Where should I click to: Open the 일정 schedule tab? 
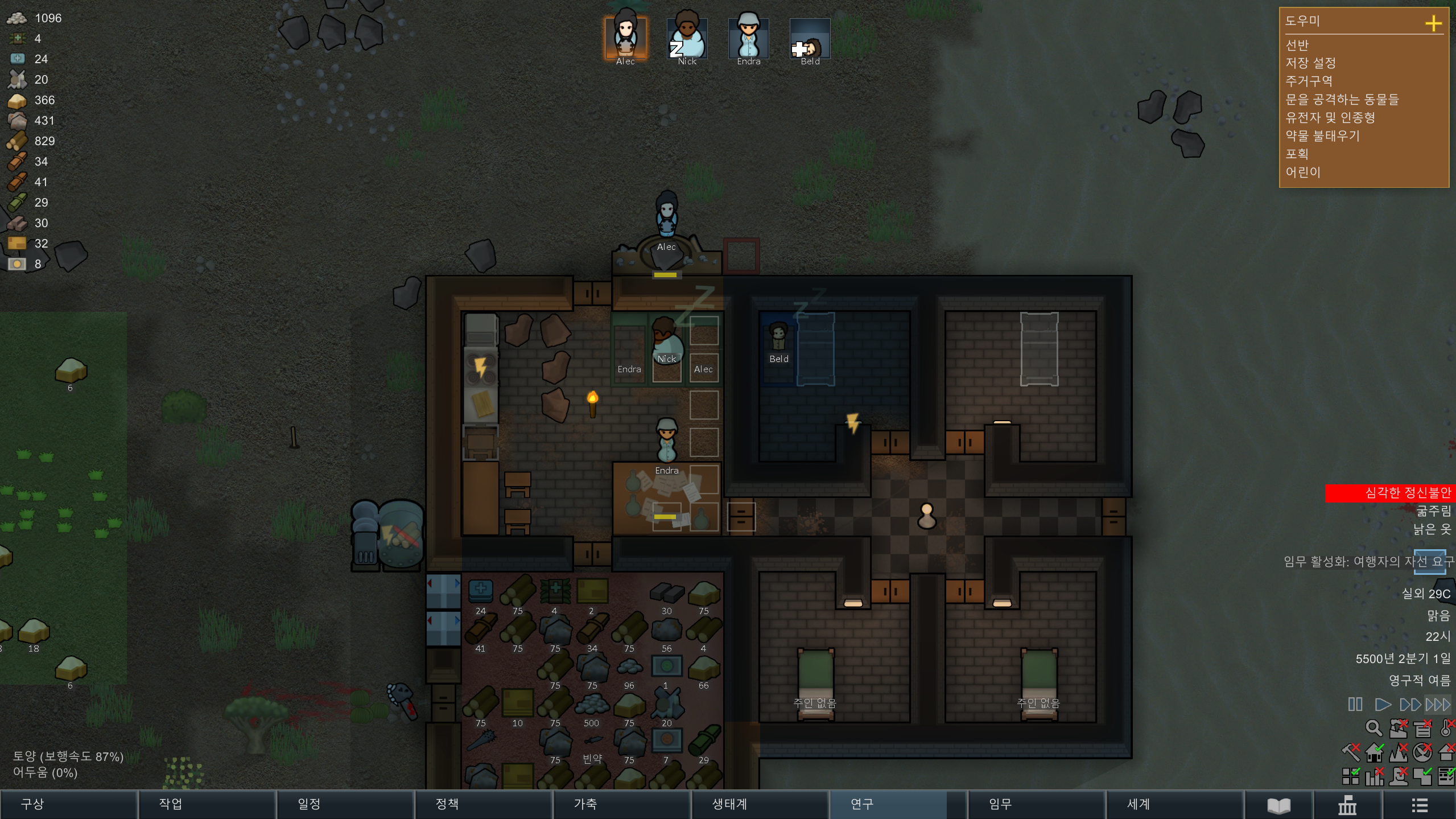coord(345,804)
